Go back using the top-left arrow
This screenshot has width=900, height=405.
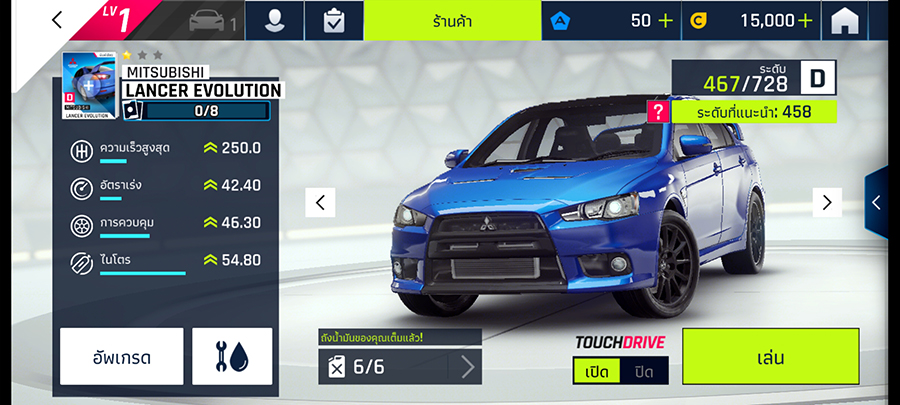[57, 20]
